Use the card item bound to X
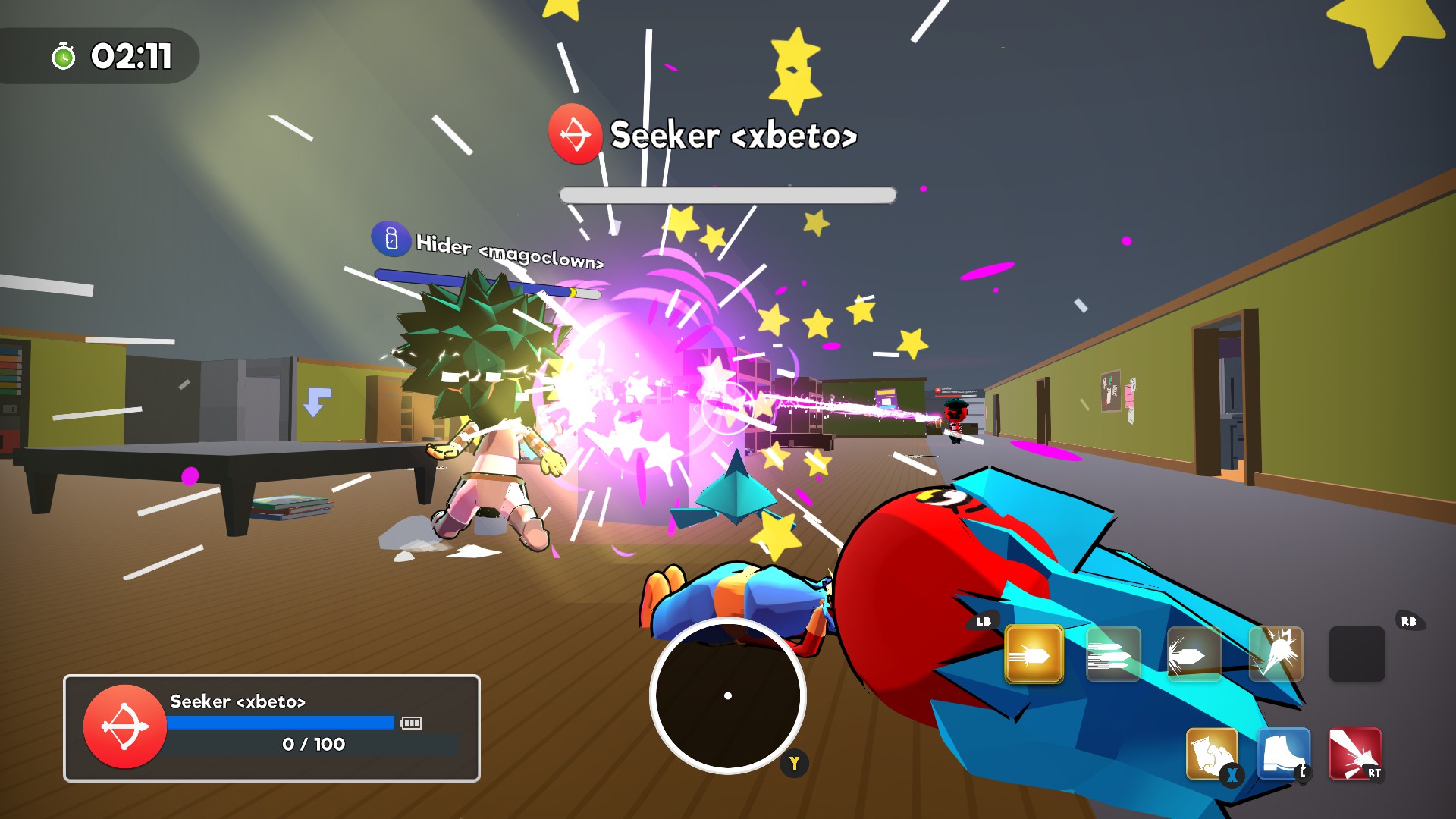The width and height of the screenshot is (1456, 819). (x=1212, y=751)
